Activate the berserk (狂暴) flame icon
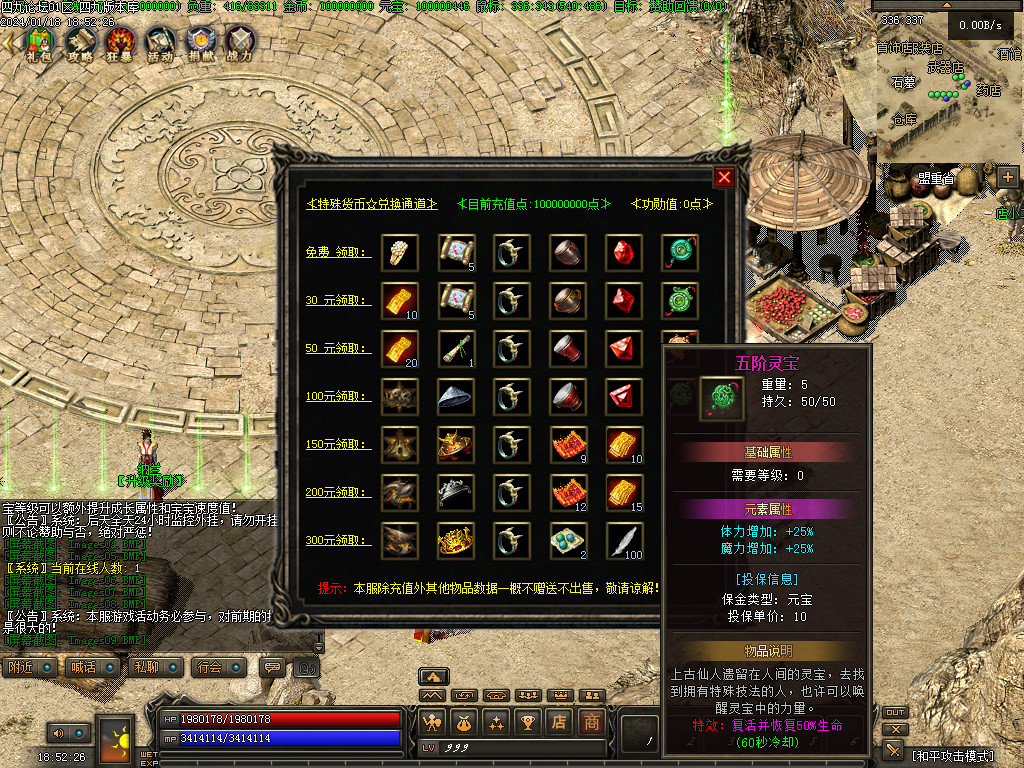The height and width of the screenshot is (768, 1024). click(x=120, y=43)
